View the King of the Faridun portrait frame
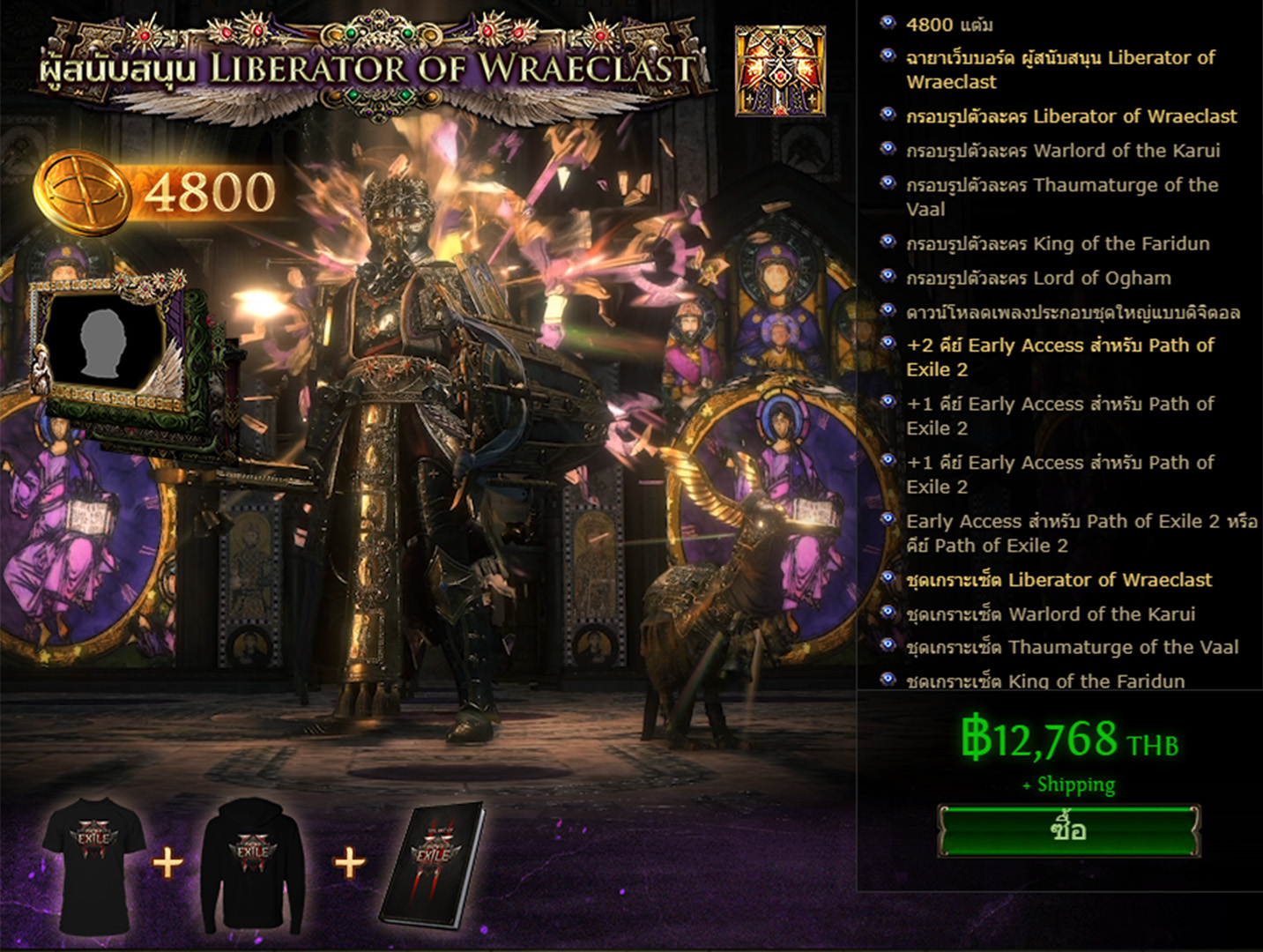 click(1058, 244)
